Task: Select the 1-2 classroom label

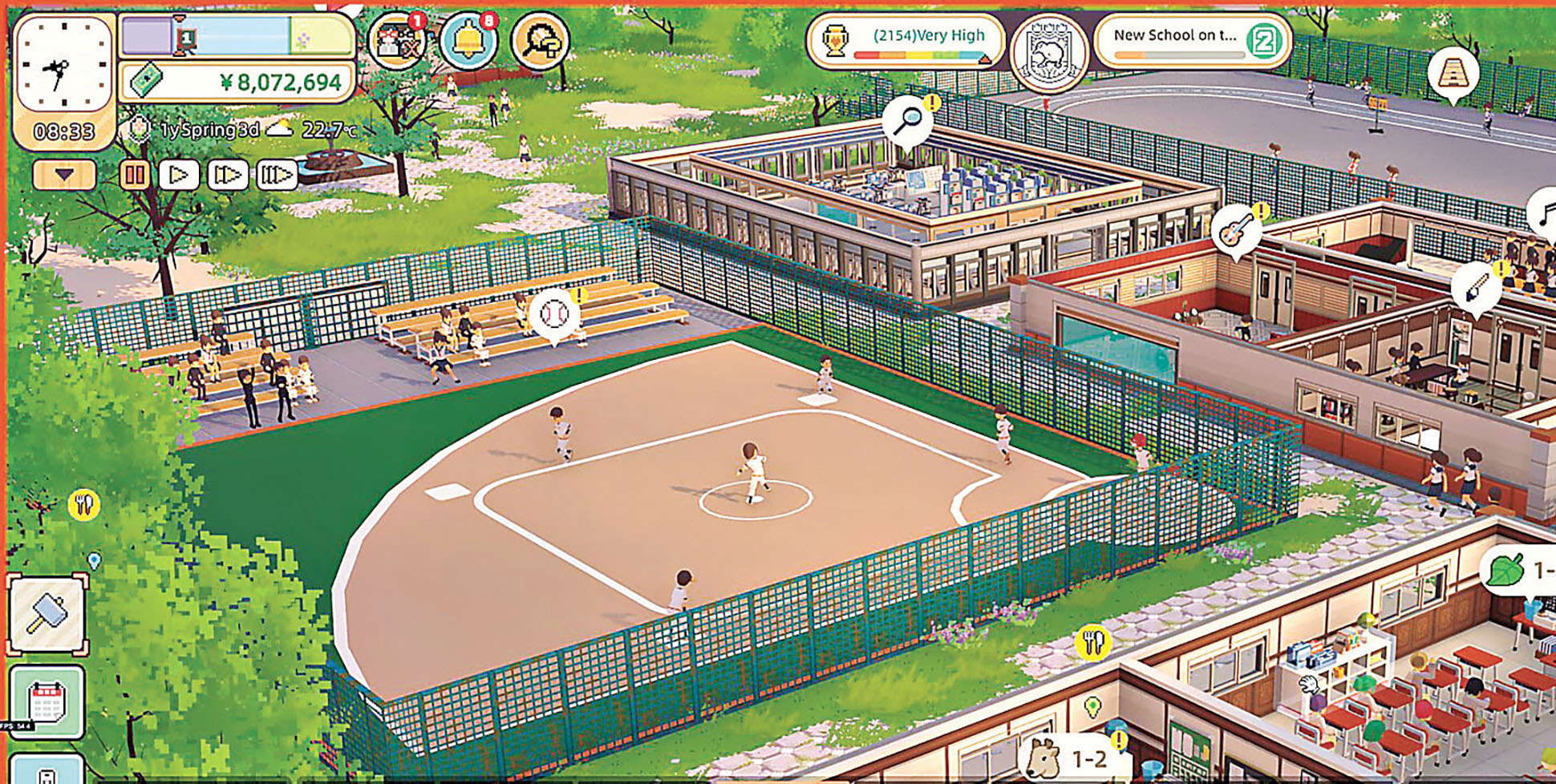Action: tap(1071, 758)
